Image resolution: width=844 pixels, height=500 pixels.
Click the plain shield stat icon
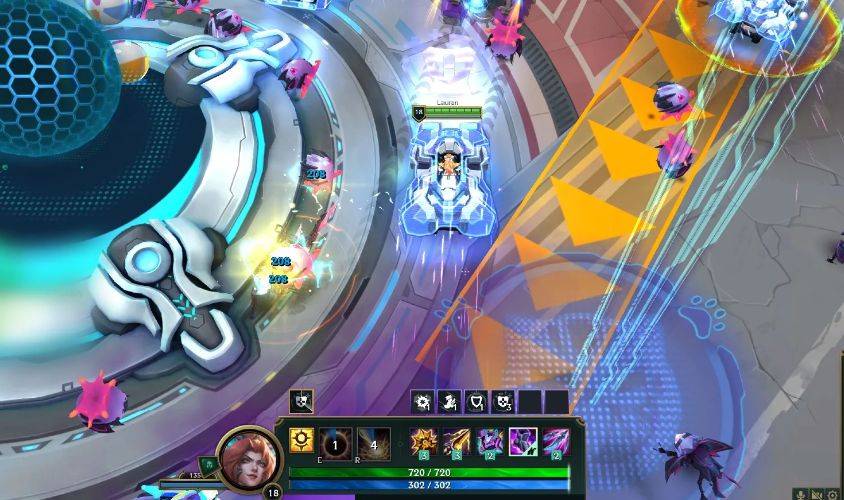(x=476, y=402)
